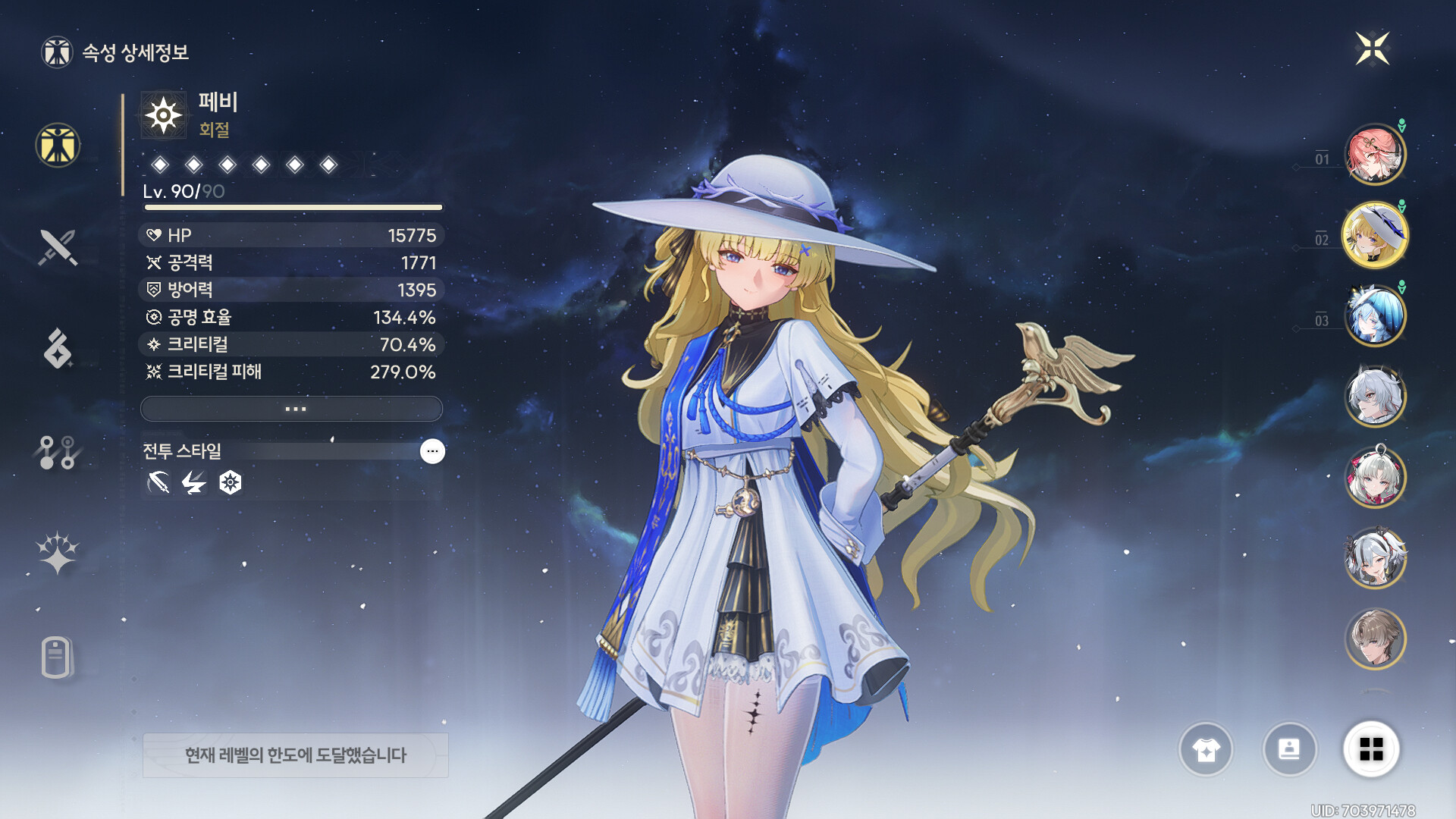Select the pink-haired character in slot 01
The height and width of the screenshot is (819, 1456).
tap(1374, 155)
